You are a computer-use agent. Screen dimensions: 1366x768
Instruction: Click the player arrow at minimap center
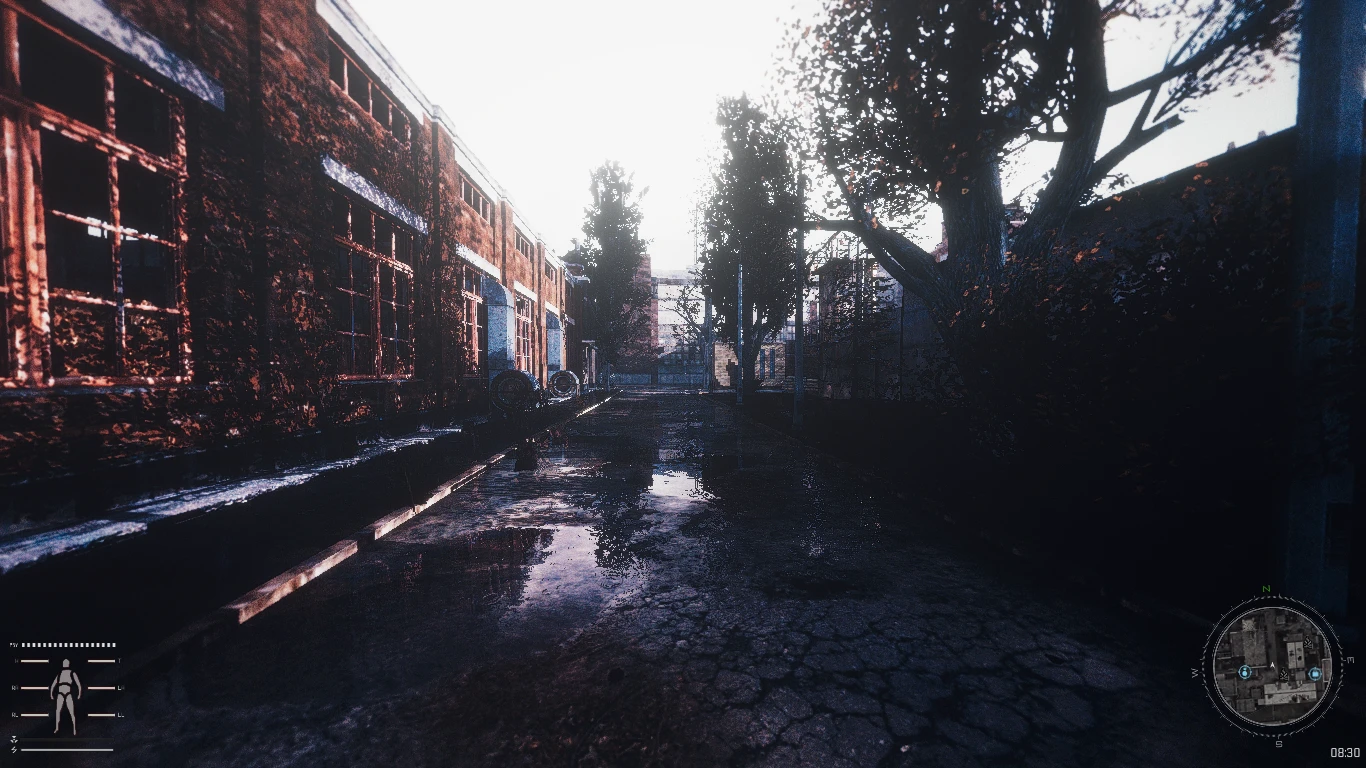(1272, 664)
